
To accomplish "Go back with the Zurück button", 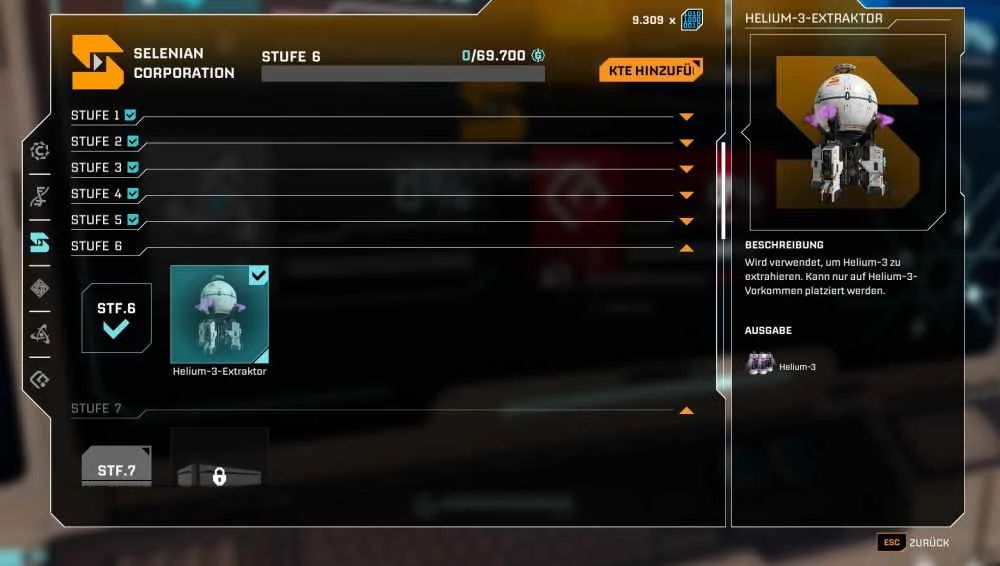I will [x=913, y=542].
